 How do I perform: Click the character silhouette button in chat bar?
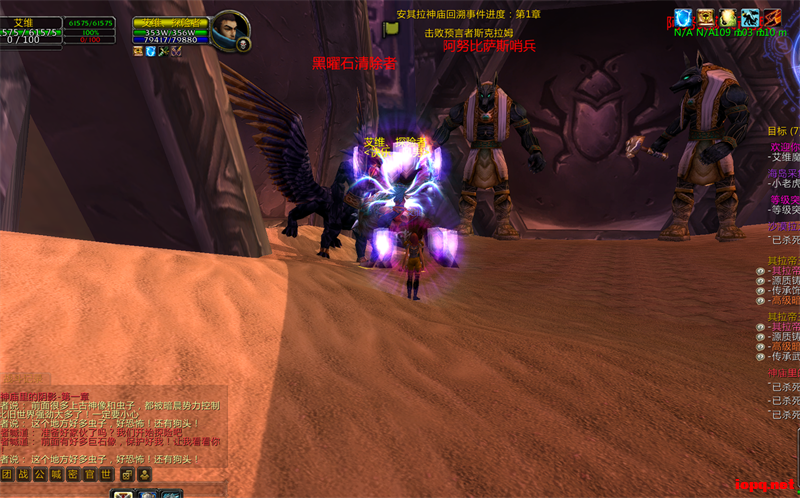[x=144, y=474]
